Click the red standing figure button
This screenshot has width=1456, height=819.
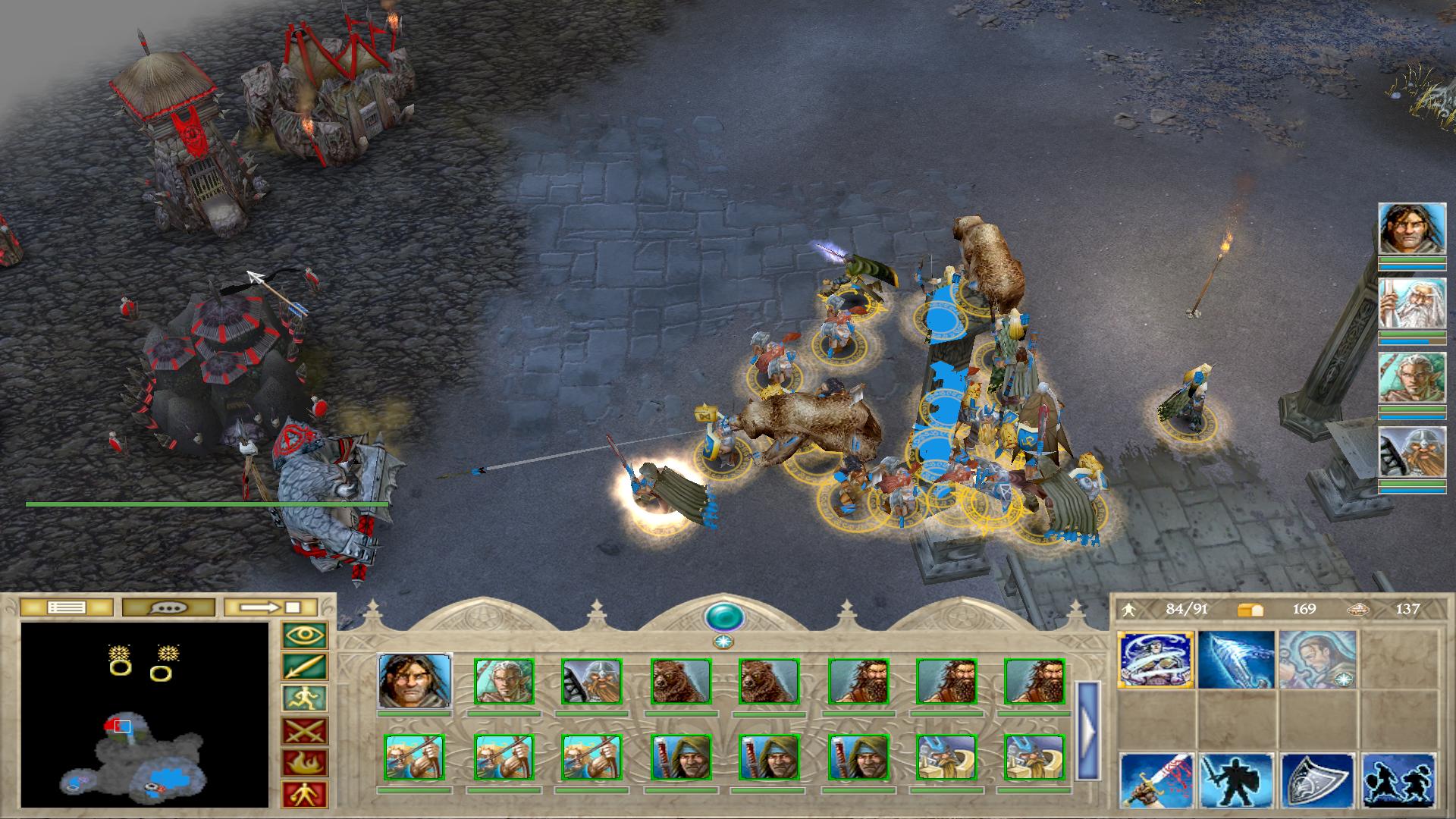point(304,794)
